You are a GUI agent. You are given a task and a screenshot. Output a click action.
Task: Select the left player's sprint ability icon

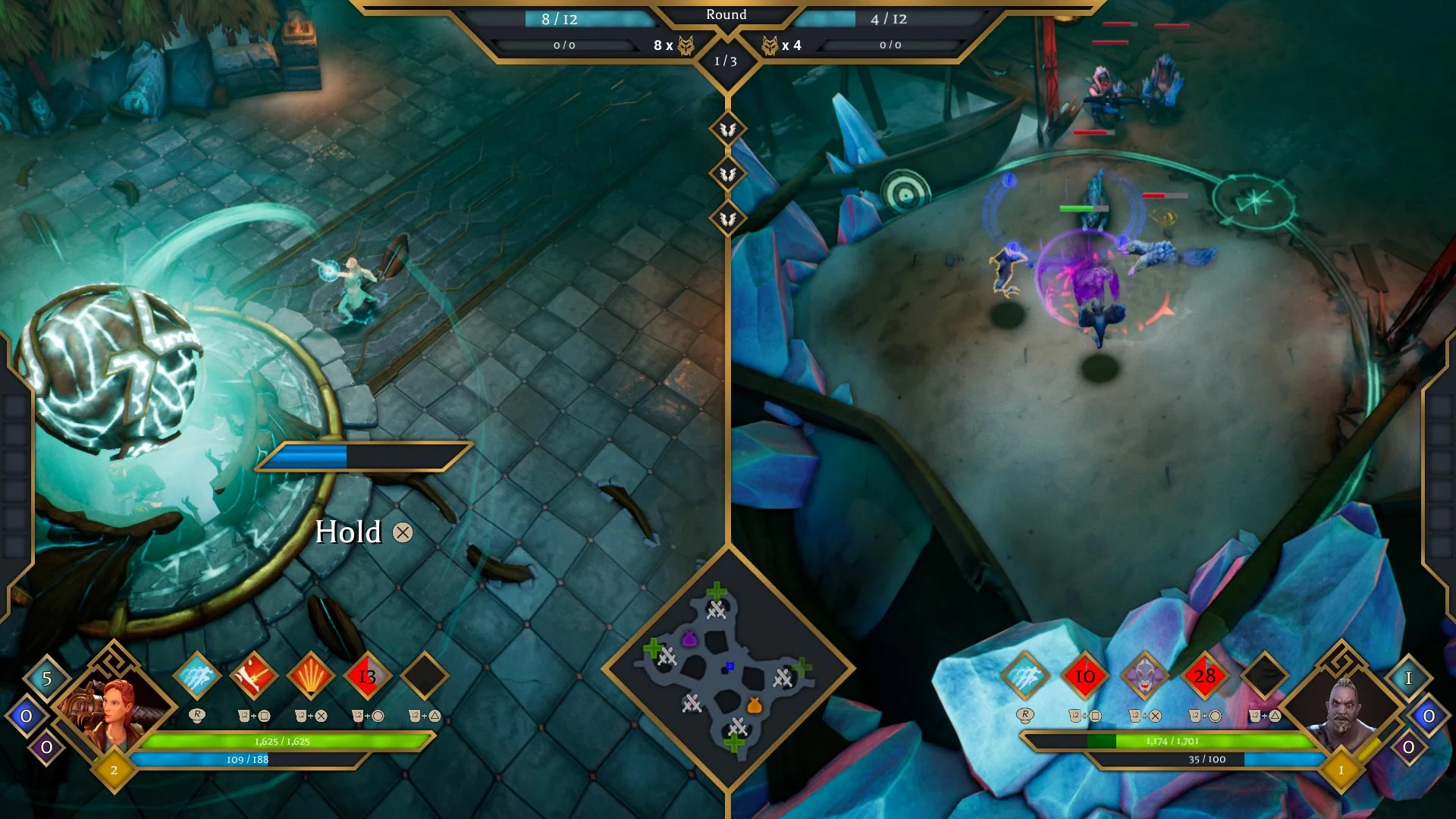pos(197,675)
